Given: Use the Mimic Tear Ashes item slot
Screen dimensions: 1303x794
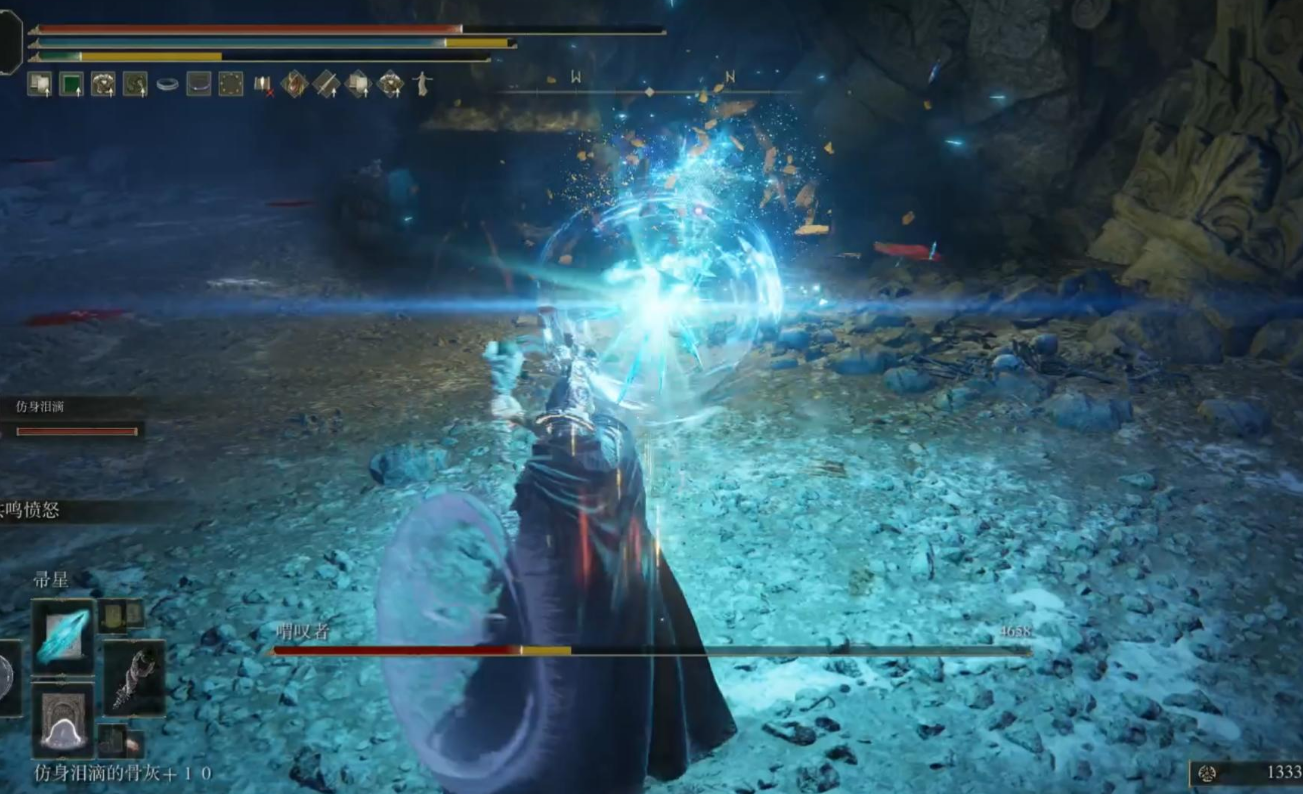Looking at the screenshot, I should tap(63, 720).
